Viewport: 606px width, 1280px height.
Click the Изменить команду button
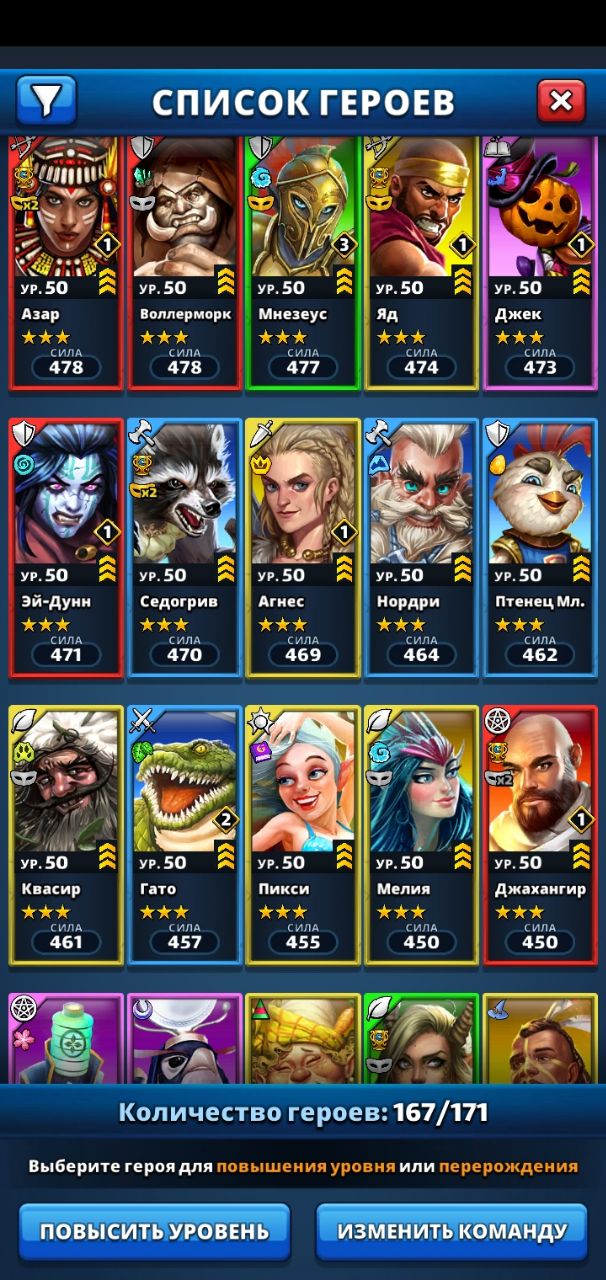[x=452, y=1231]
